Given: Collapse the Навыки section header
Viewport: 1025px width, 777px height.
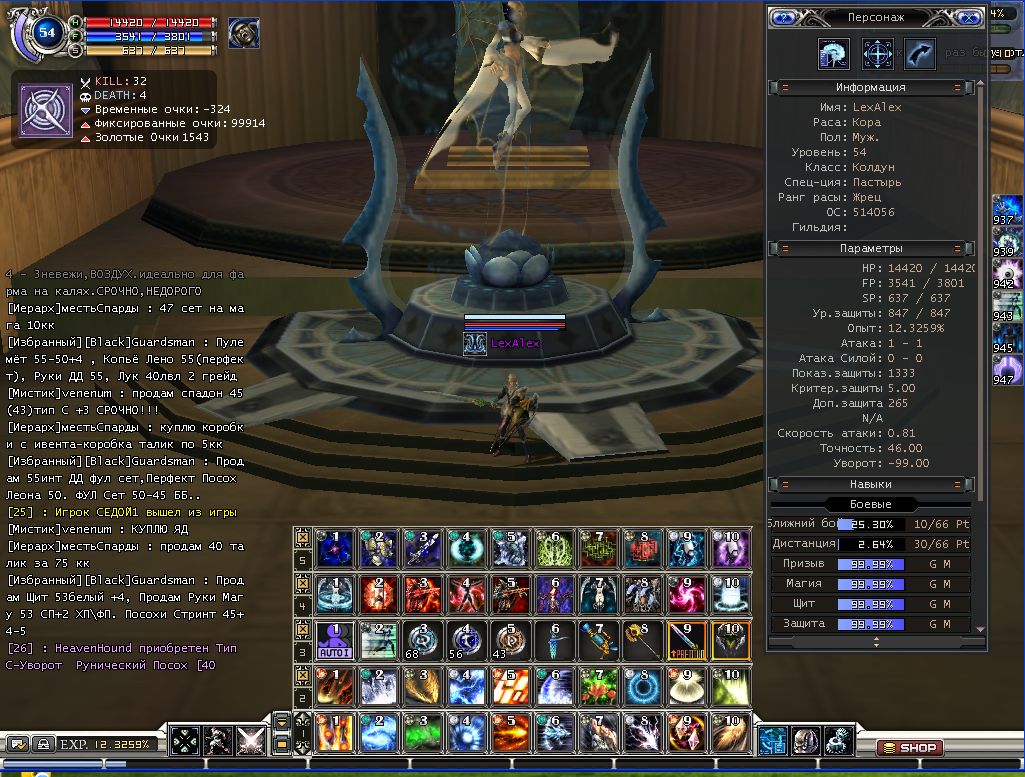Looking at the screenshot, I should point(870,484).
